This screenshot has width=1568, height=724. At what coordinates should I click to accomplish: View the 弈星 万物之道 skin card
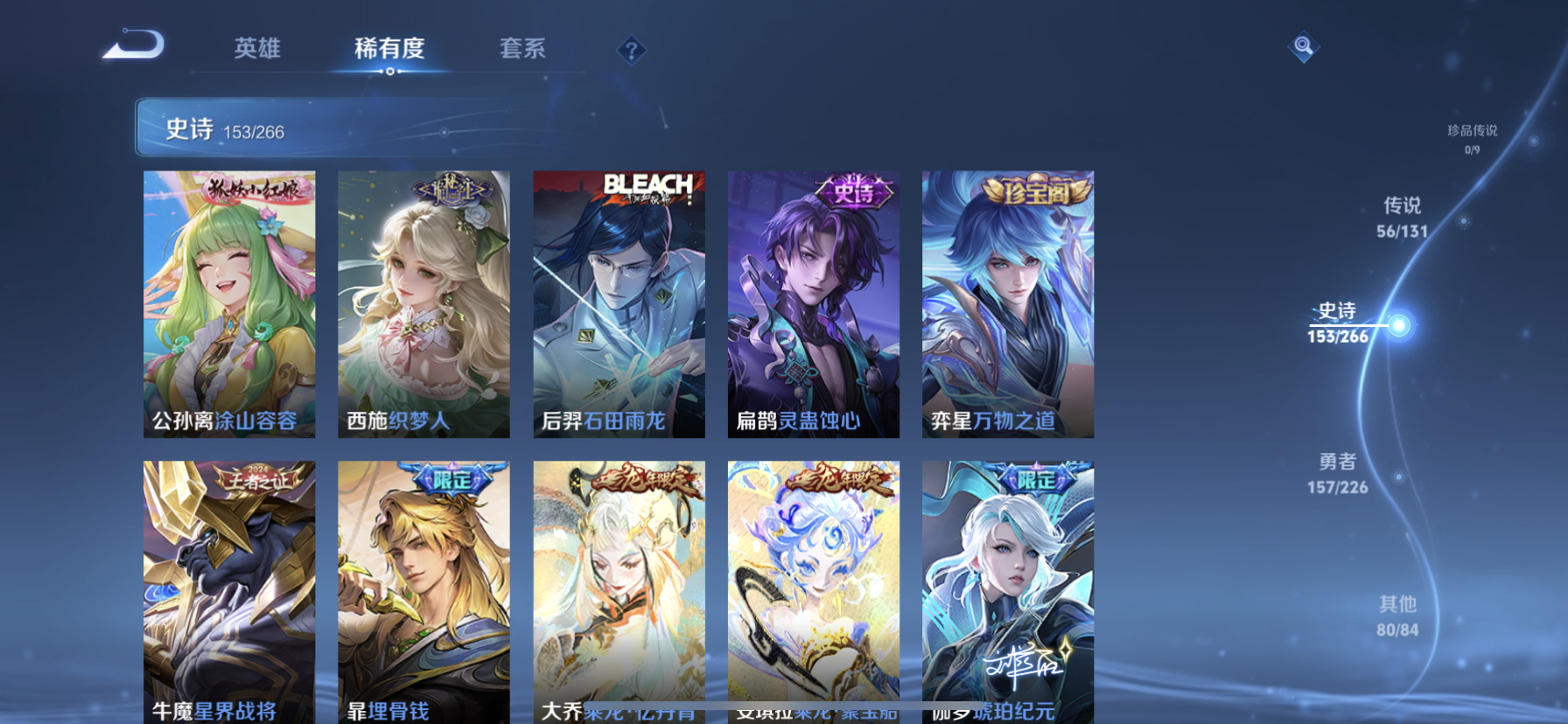[1007, 303]
